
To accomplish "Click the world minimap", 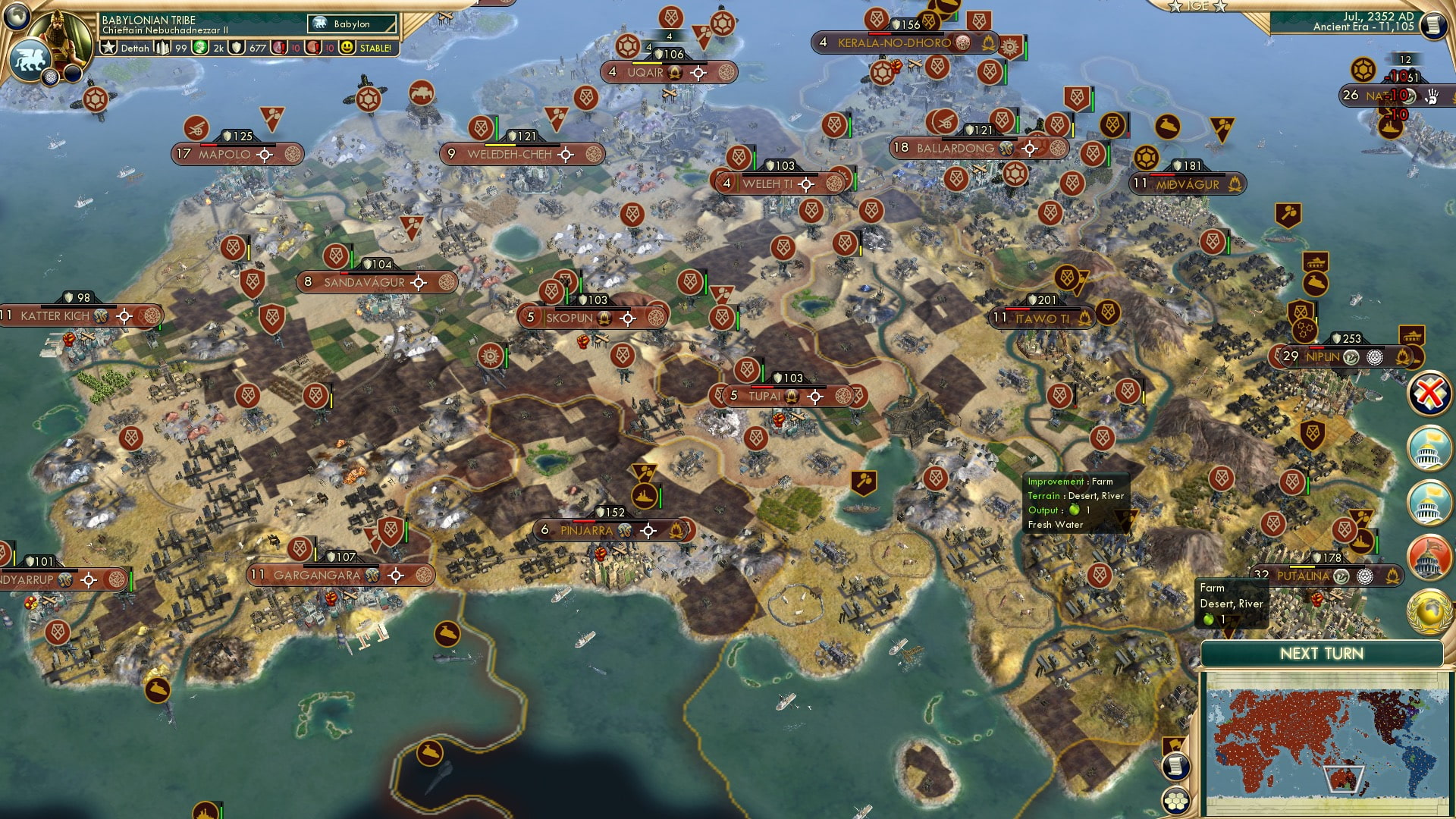I will 1326,743.
